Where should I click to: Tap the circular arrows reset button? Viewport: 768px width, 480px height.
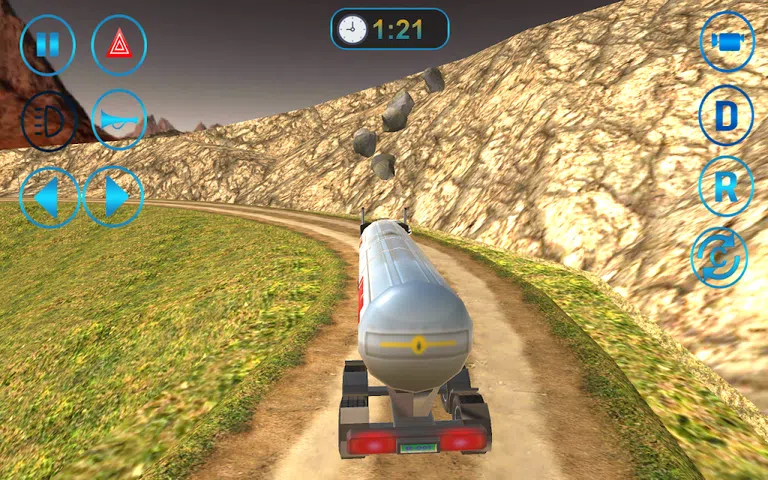719,256
